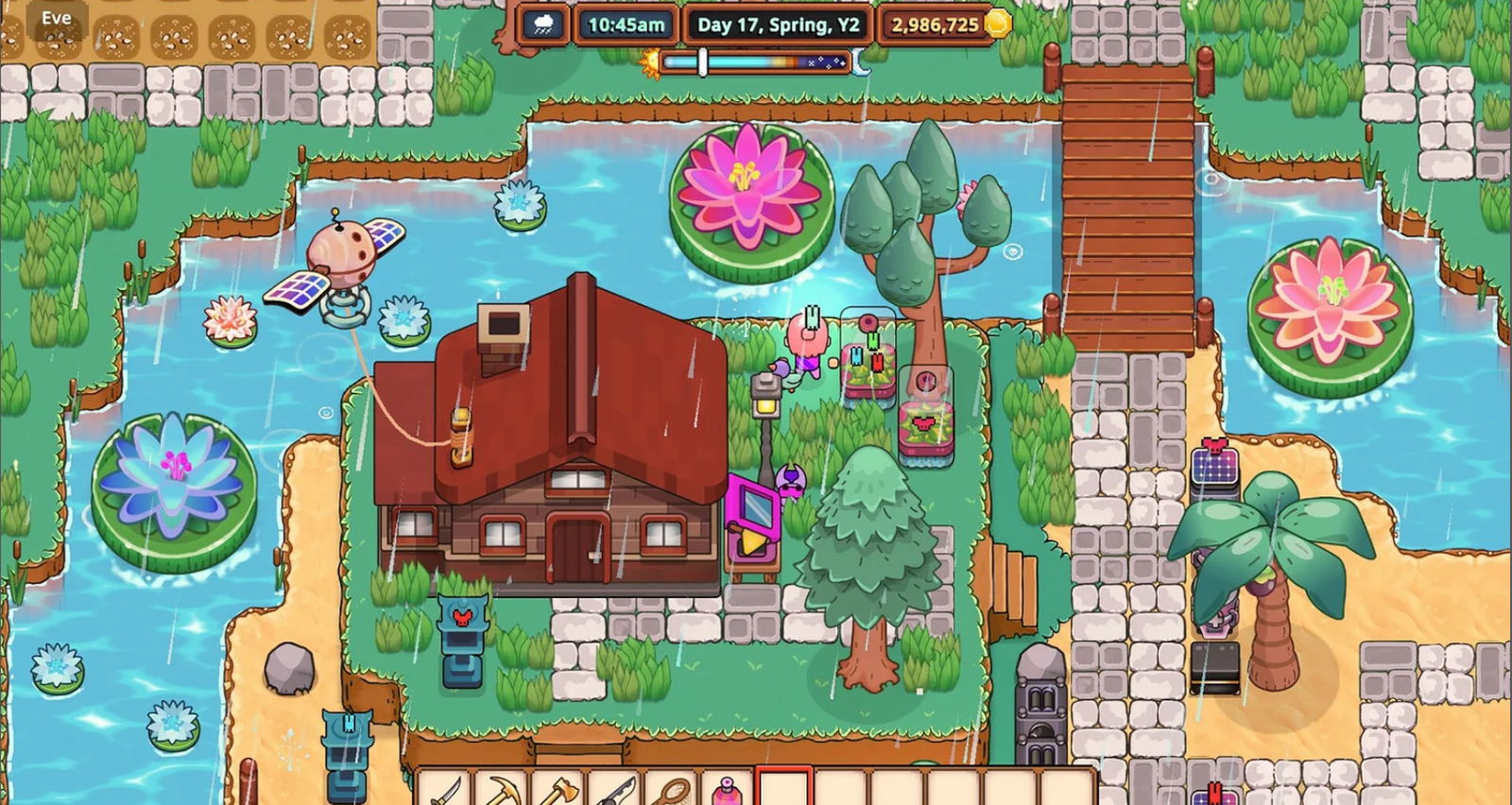The height and width of the screenshot is (805, 1512).
Task: Click the gold coin currency icon
Action: (x=996, y=25)
